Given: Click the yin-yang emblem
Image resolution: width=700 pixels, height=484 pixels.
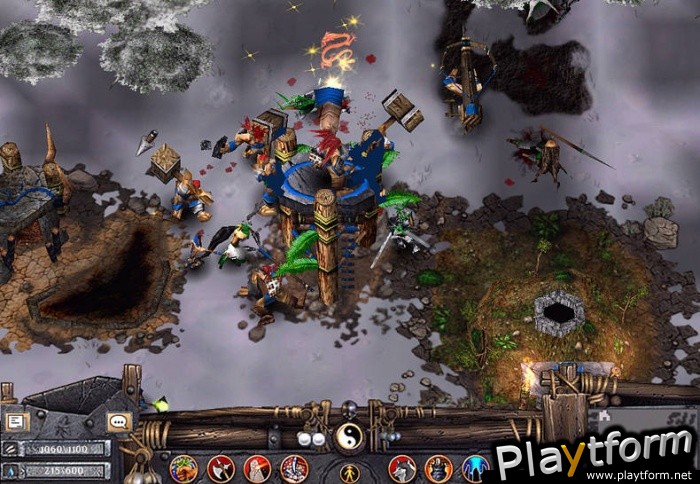Looking at the screenshot, I should pyautogui.click(x=348, y=435).
